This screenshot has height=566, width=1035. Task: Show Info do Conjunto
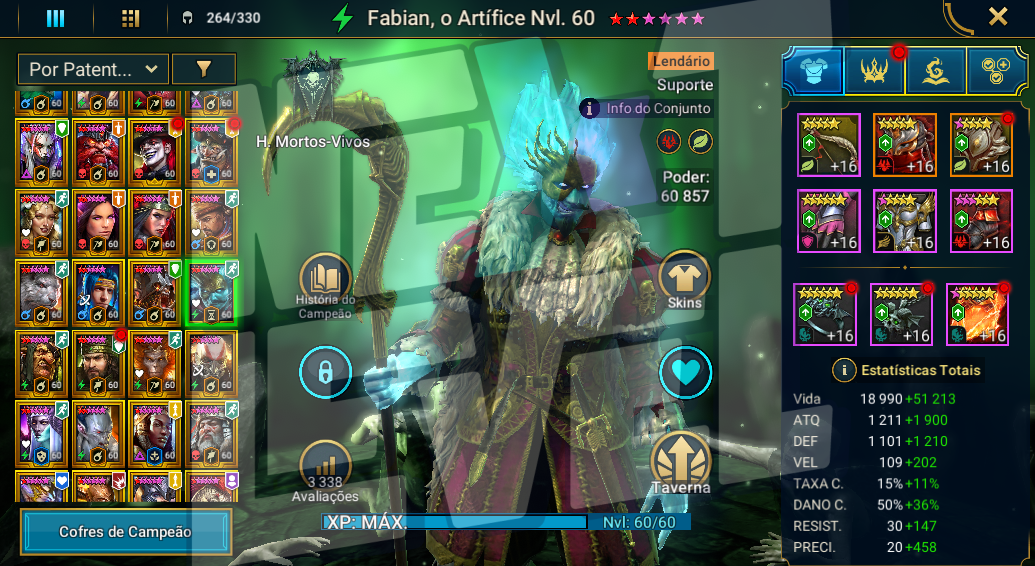pos(647,108)
